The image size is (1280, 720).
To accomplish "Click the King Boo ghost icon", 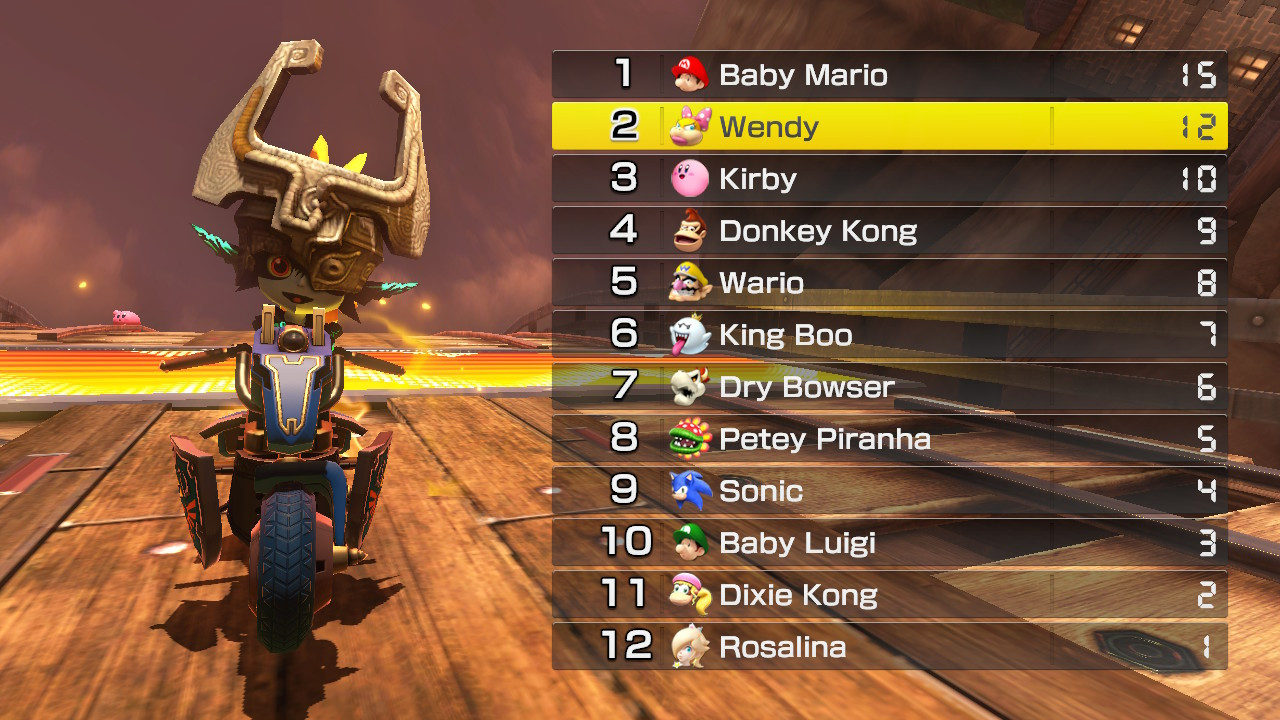I will [x=690, y=335].
